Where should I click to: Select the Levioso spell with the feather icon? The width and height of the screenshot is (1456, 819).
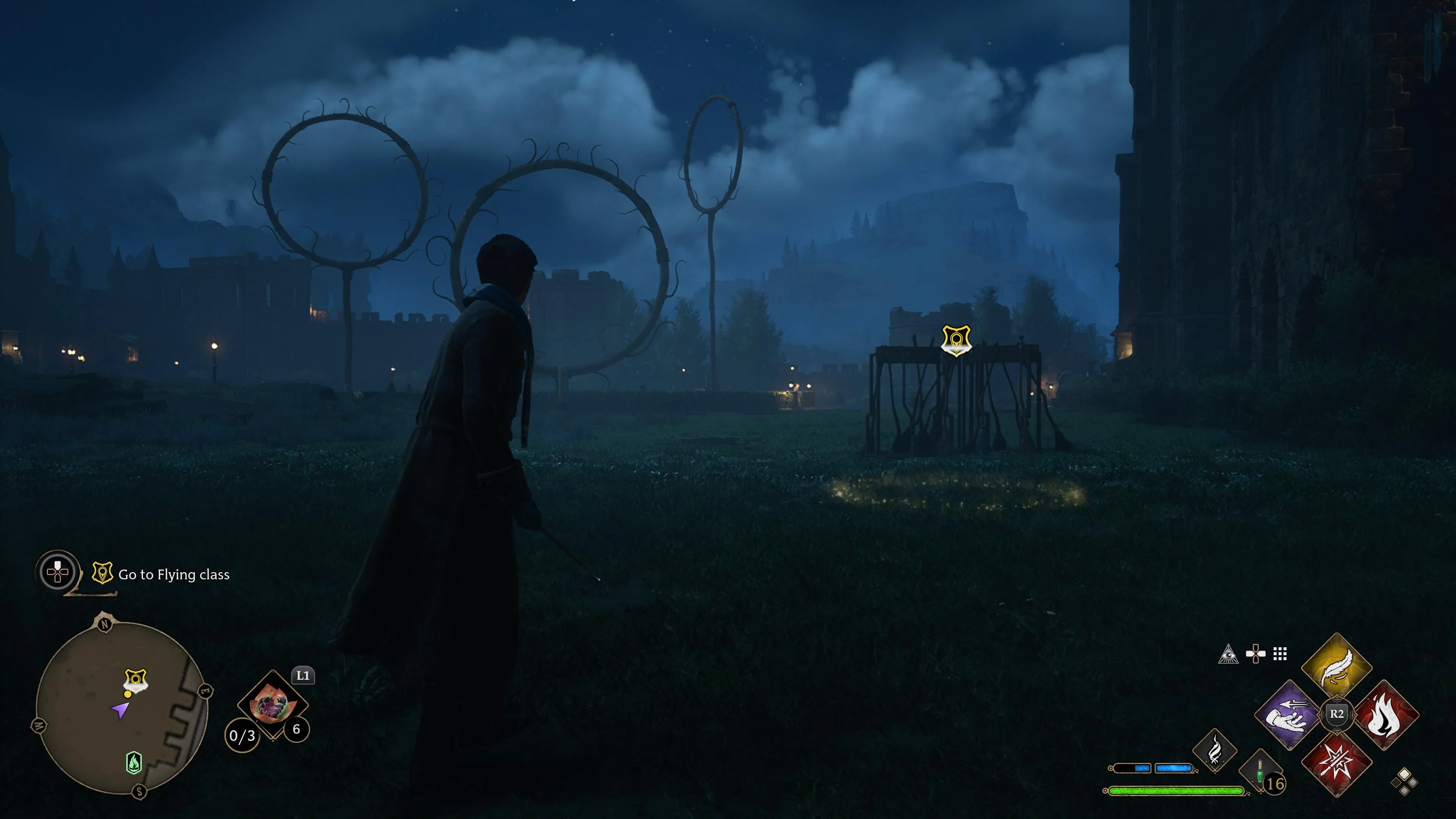(1337, 667)
